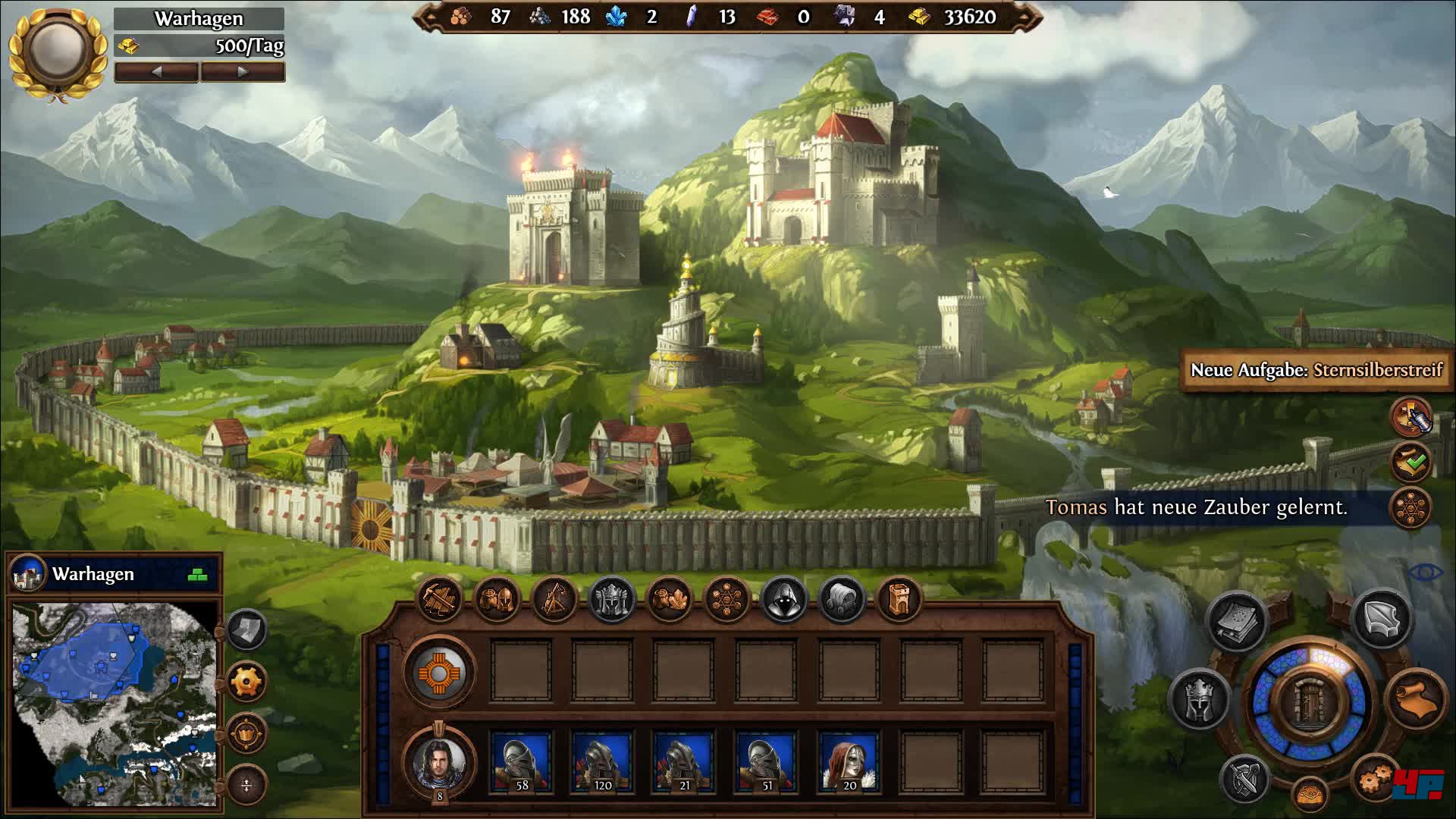Open the new quest Sternsilberstreif notification
Screen dimensions: 1456x819
tap(1316, 370)
